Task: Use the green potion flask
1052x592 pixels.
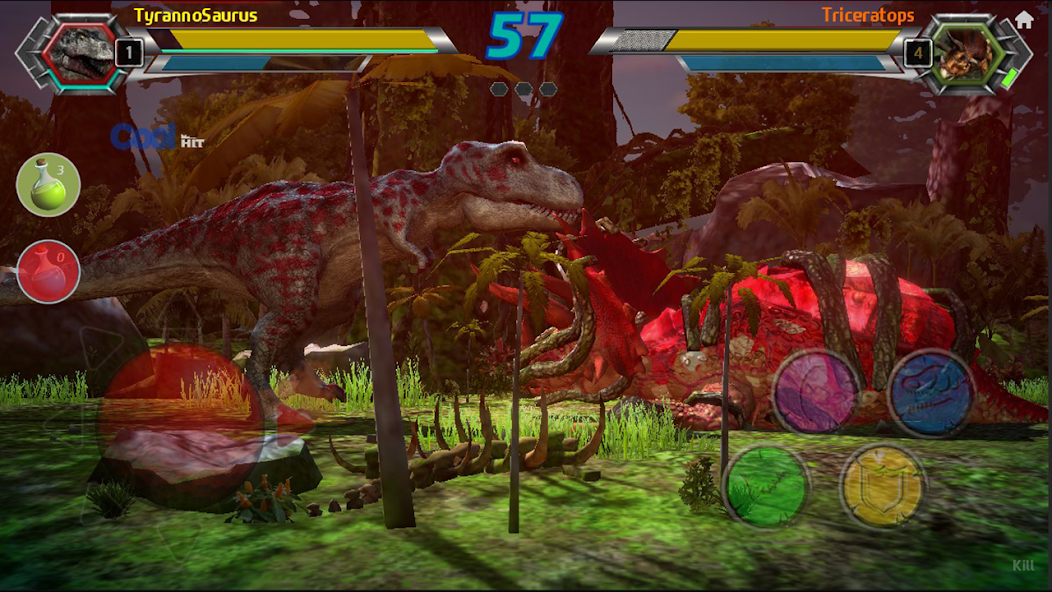Action: (x=48, y=184)
